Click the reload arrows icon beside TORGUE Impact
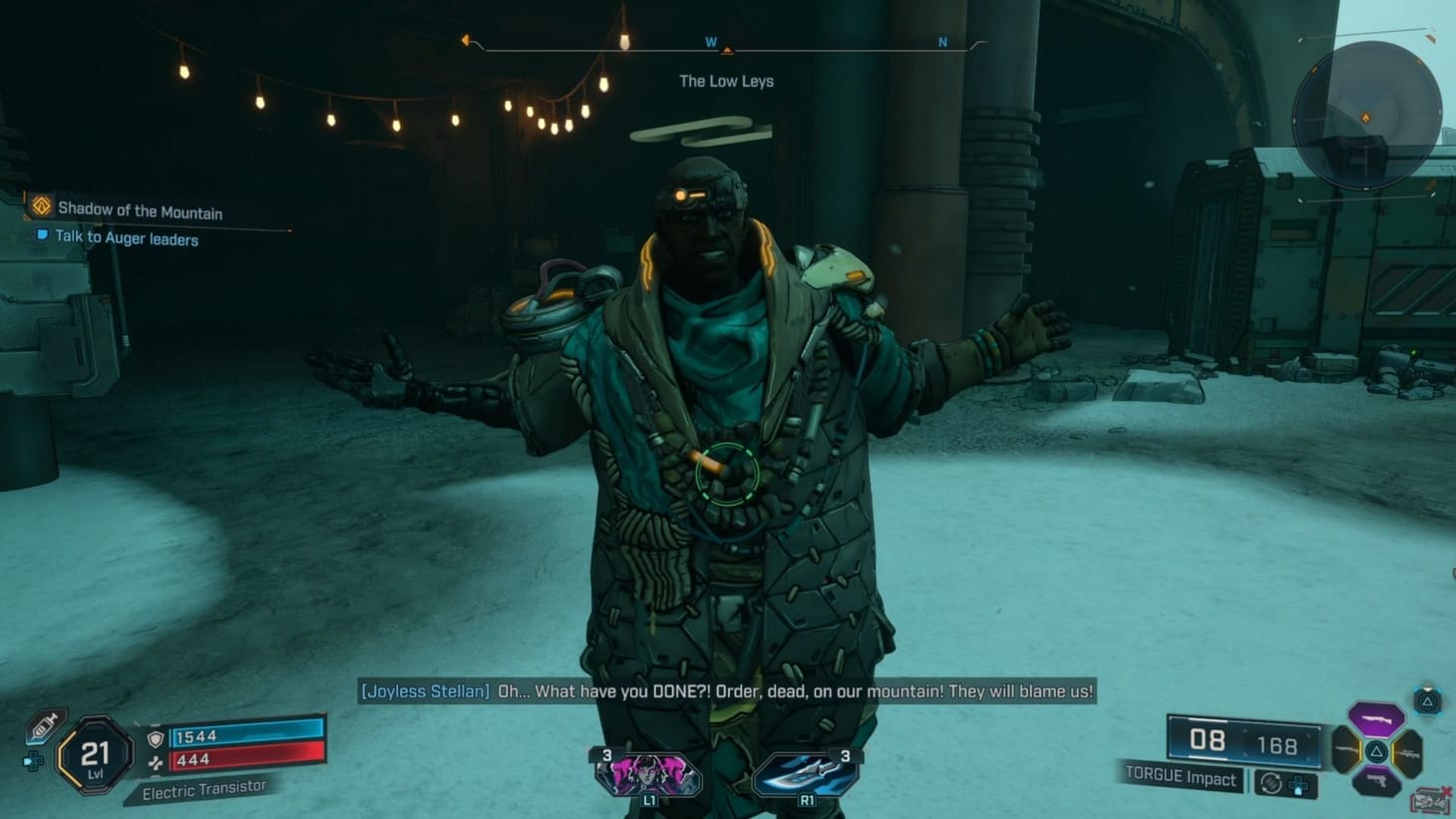Image resolution: width=1456 pixels, height=819 pixels. click(x=1271, y=783)
